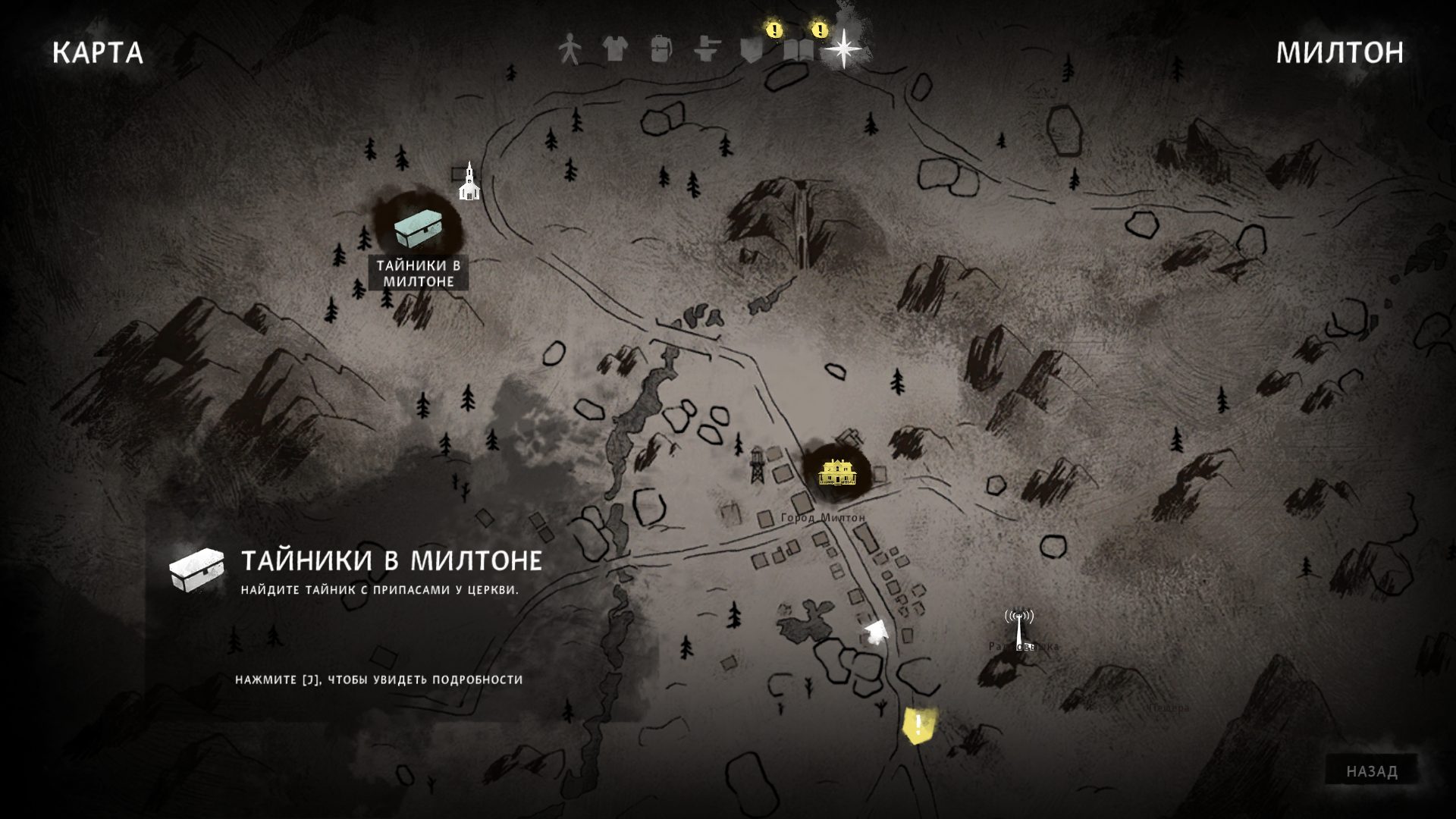Select the compass star map tab
Screen dimensions: 1456x819
(x=843, y=49)
